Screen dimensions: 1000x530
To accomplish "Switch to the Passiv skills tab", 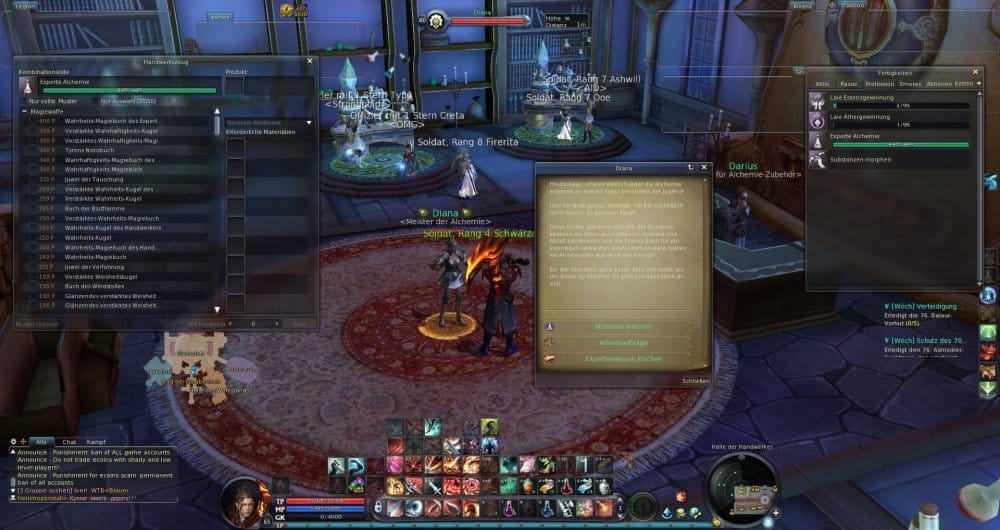I will pos(848,83).
